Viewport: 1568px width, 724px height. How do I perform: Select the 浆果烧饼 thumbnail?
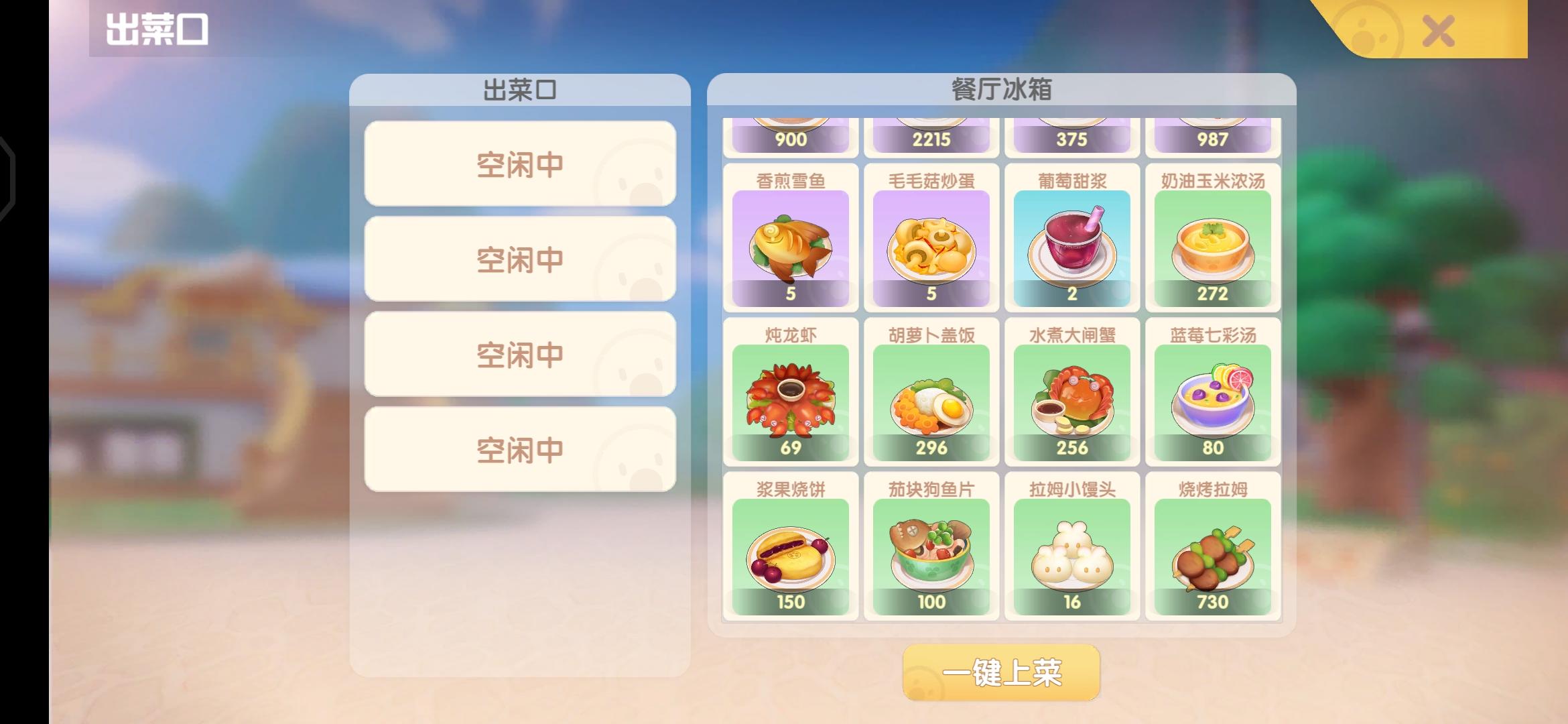click(x=791, y=553)
